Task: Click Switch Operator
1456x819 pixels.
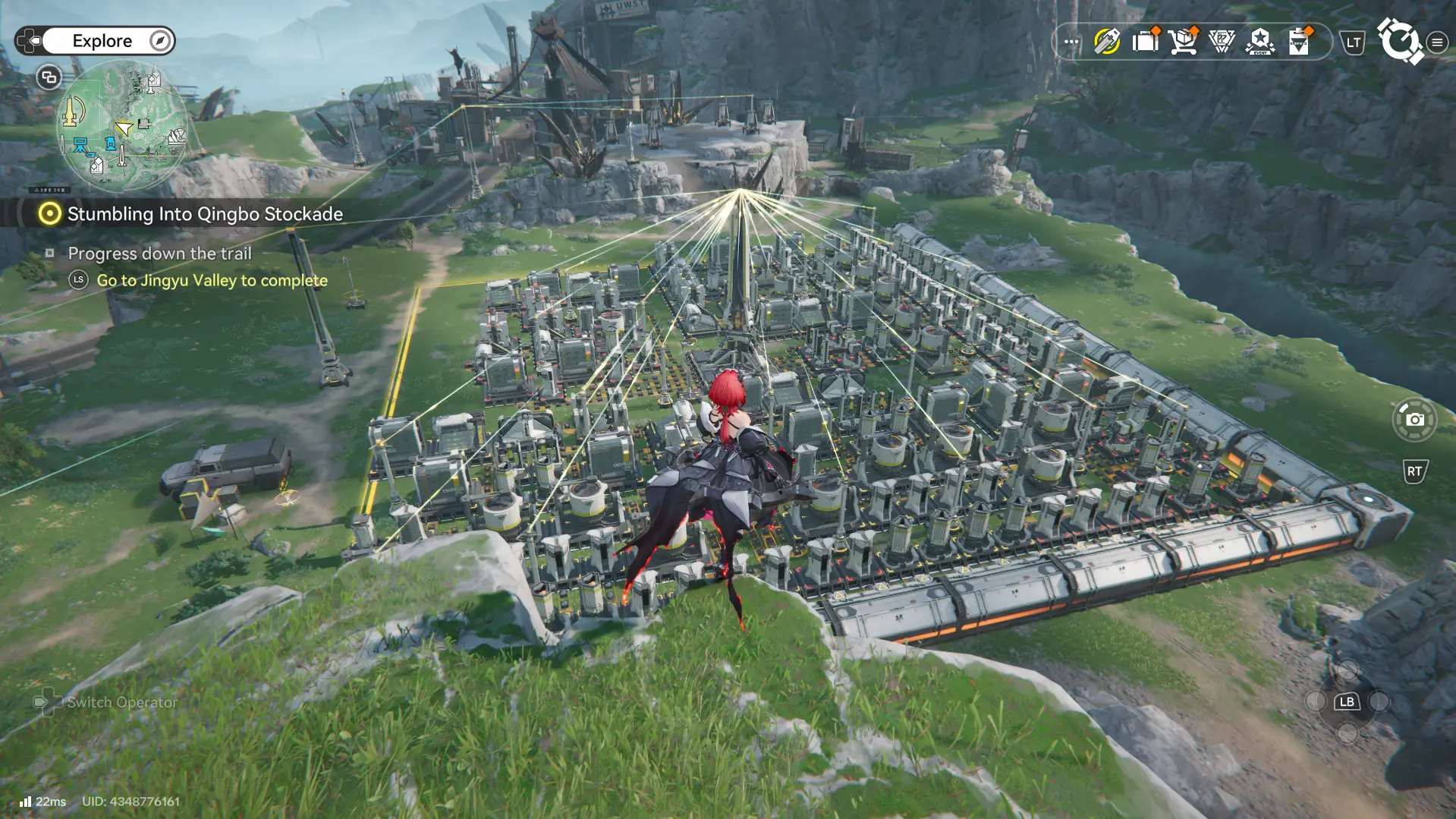Action: pyautogui.click(x=121, y=702)
